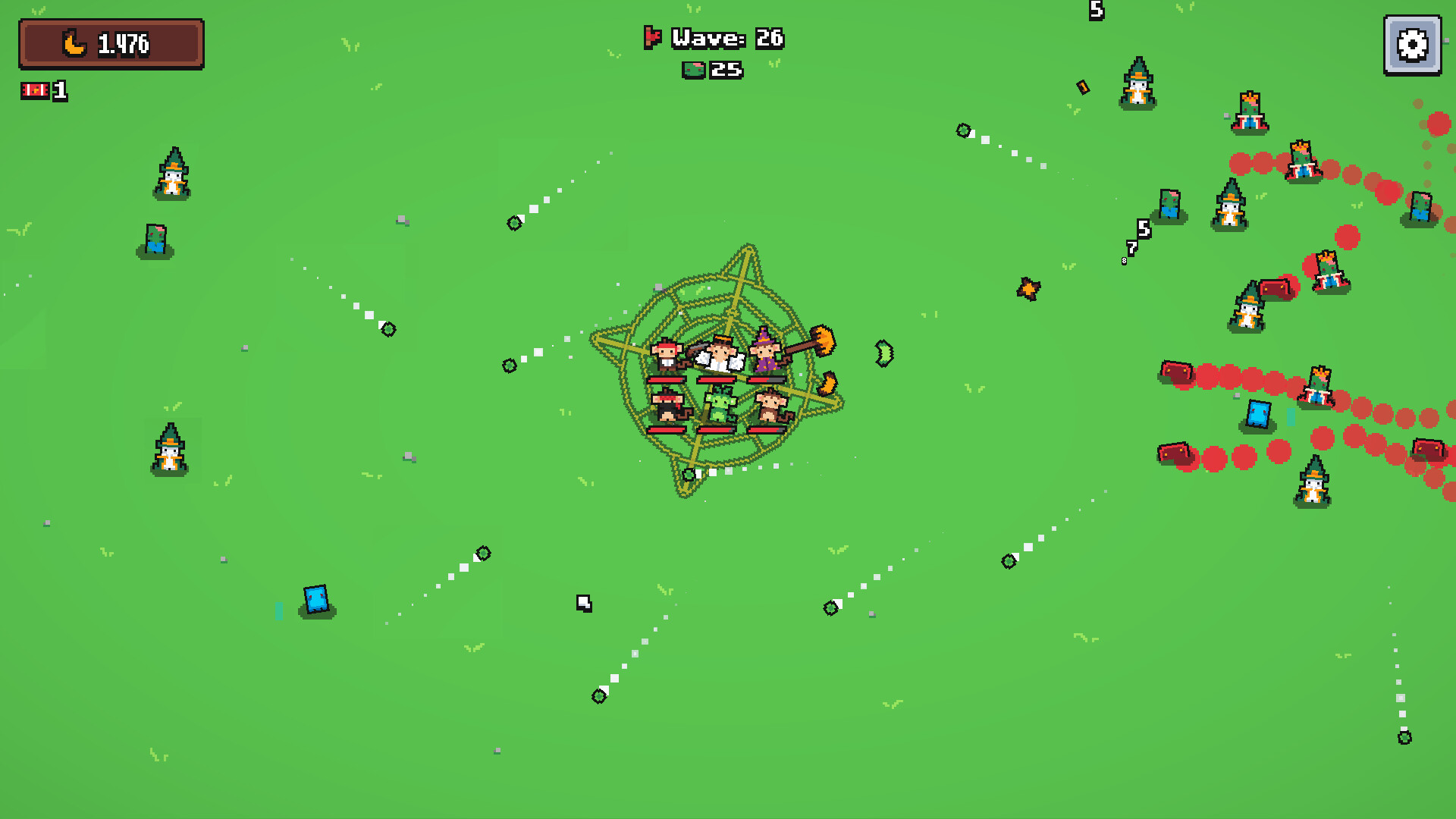Select the purple wizard monkey
1456x819 pixels.
(764, 353)
